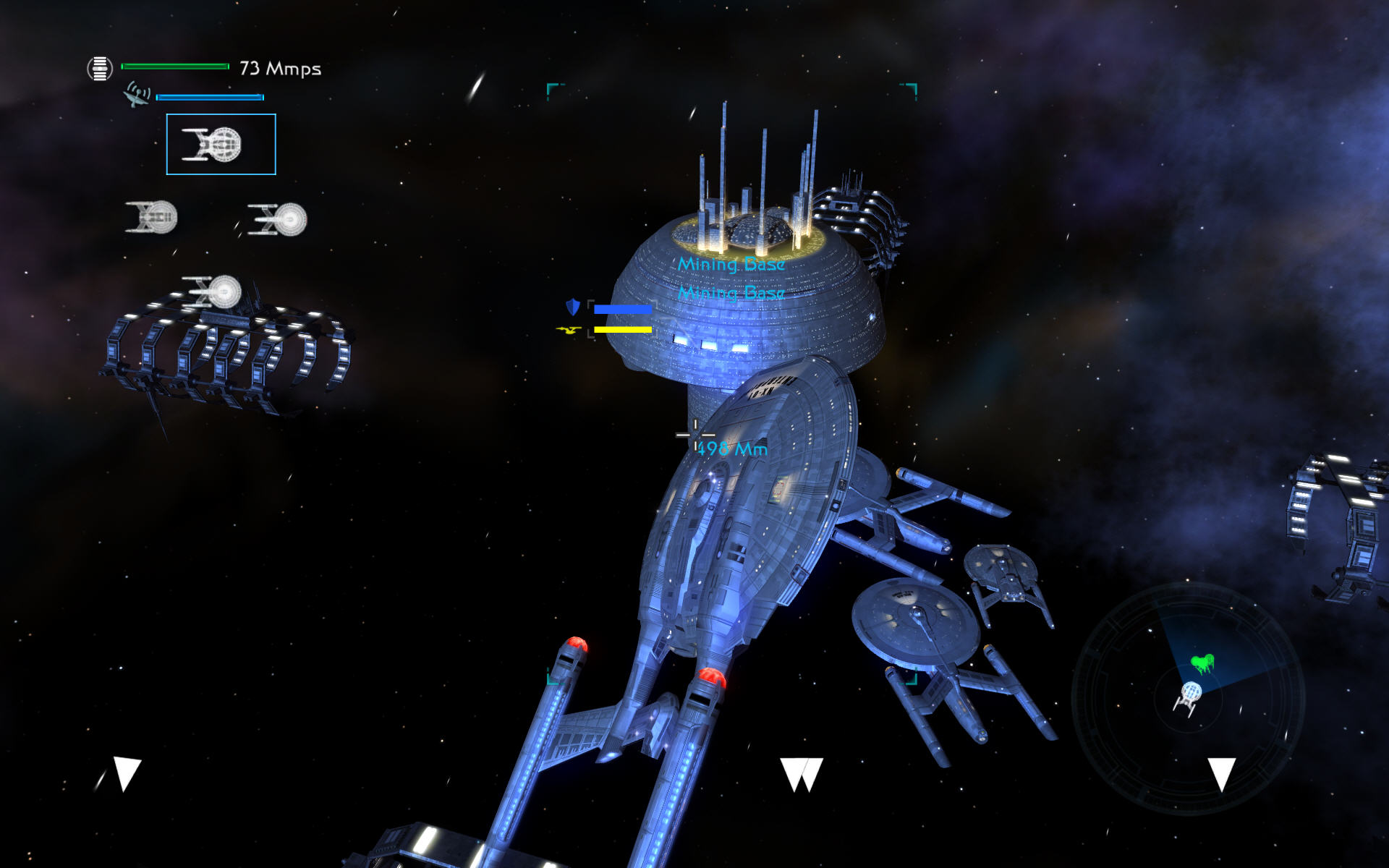Viewport: 1389px width, 868px height.
Task: Click the sensor dish icon beside the blue bar
Action: point(137,95)
